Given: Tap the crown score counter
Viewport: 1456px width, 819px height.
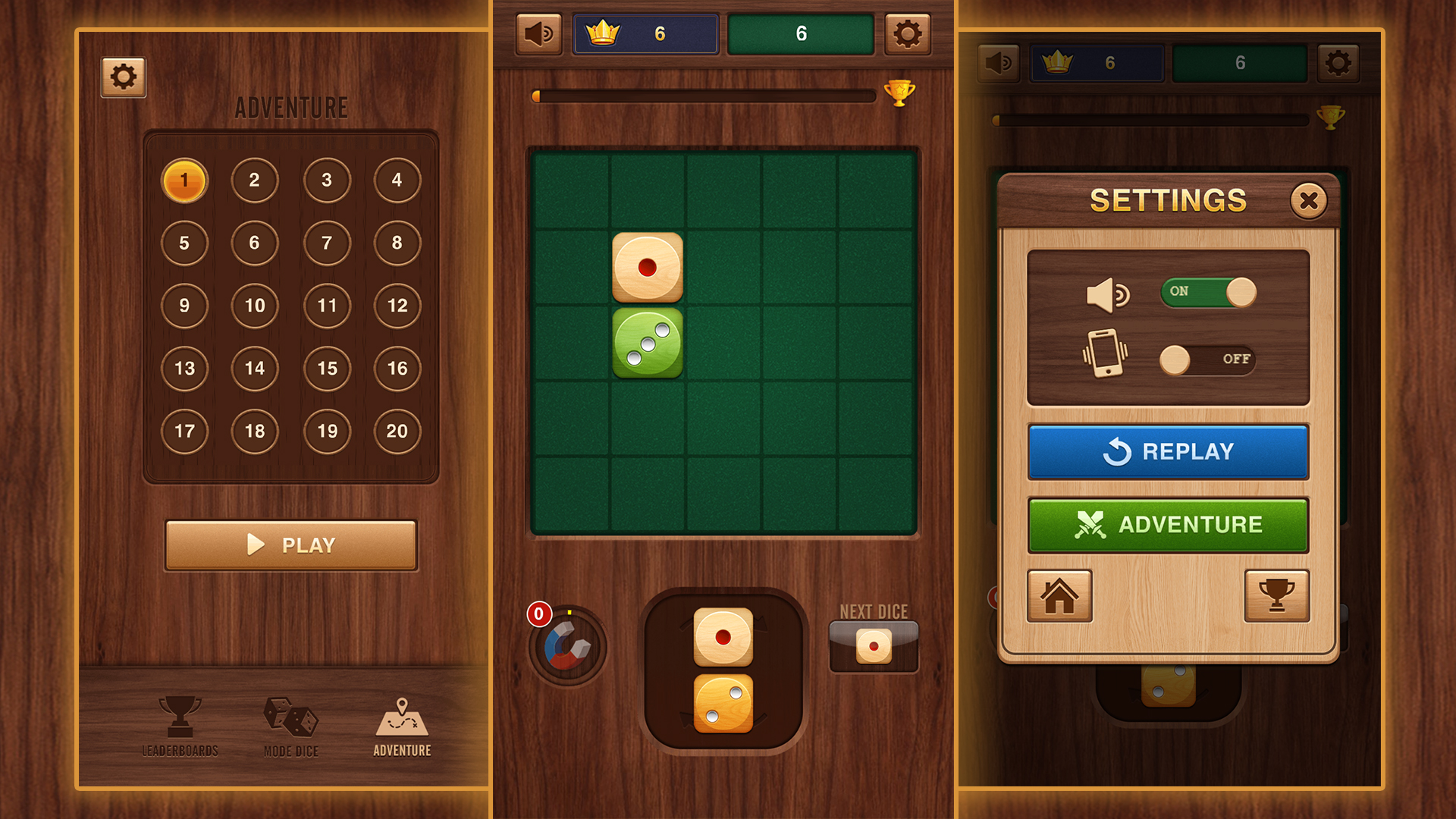Looking at the screenshot, I should click(x=645, y=32).
